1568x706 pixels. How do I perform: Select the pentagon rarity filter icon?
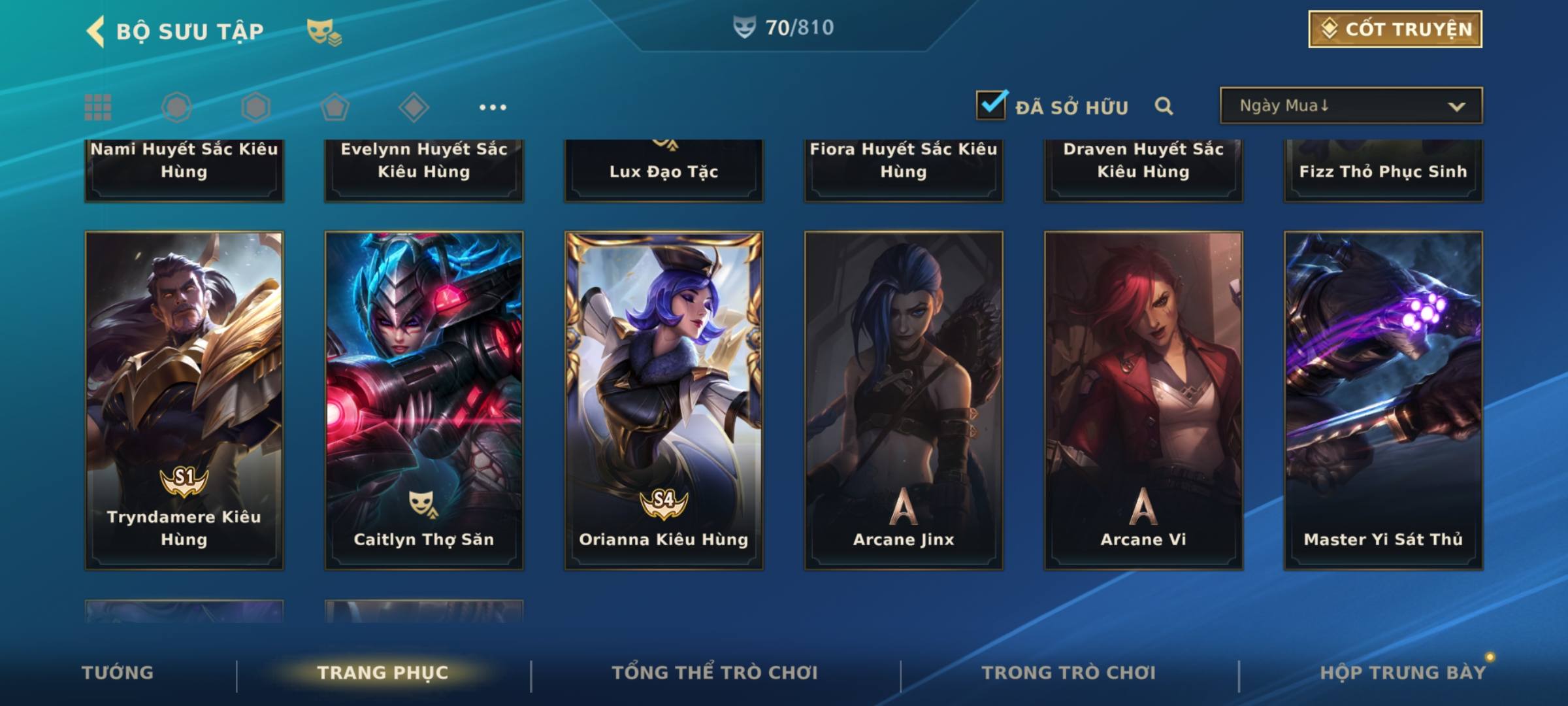335,107
